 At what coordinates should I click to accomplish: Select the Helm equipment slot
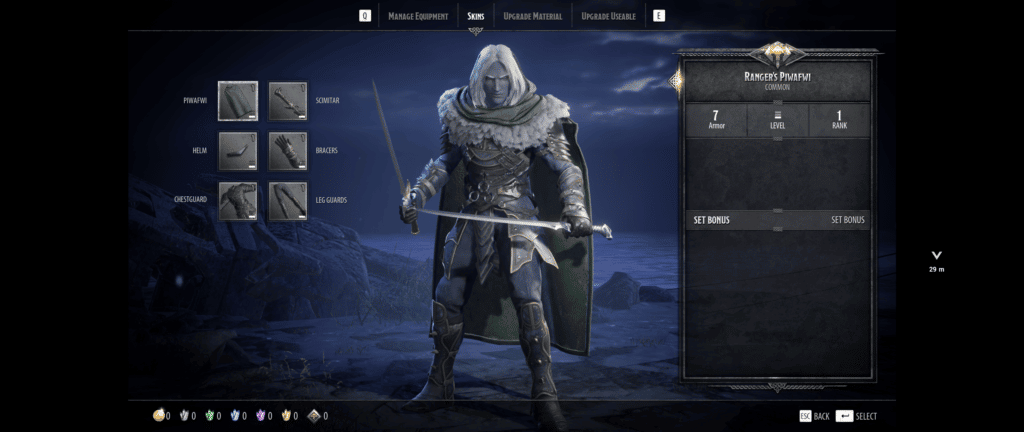click(x=238, y=151)
